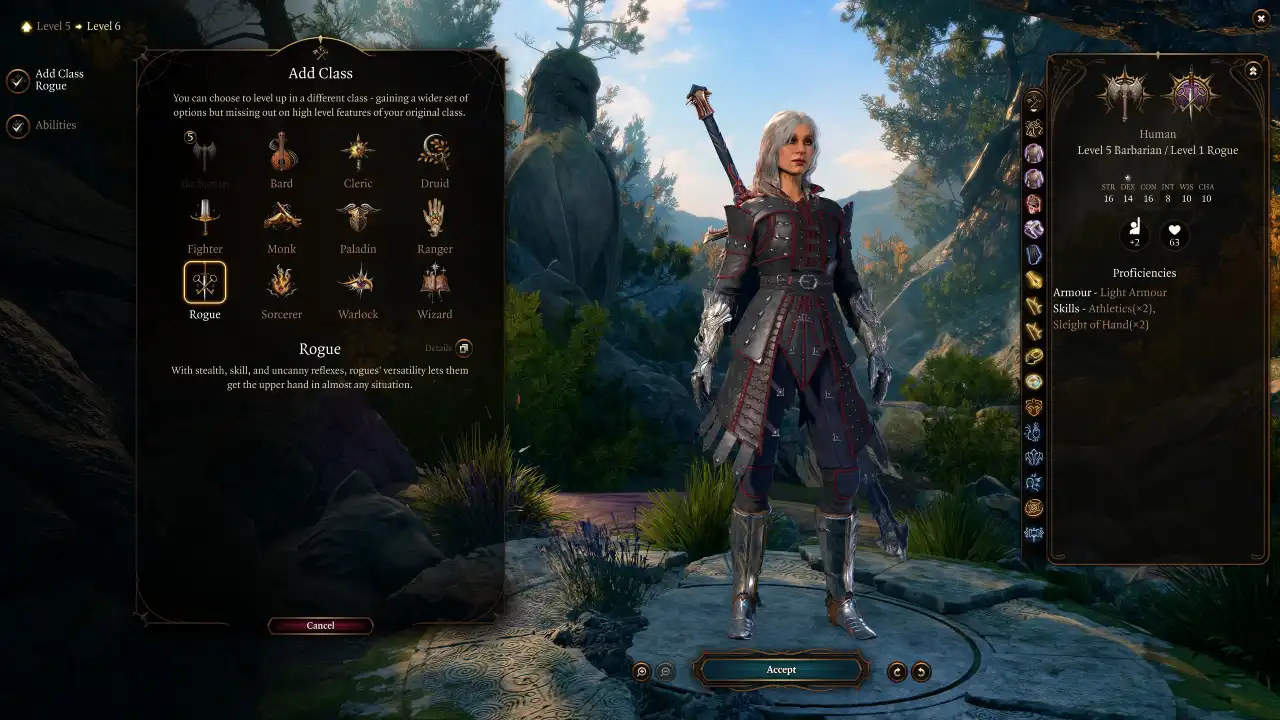The width and height of the screenshot is (1280, 720).
Task: Collapse the character summary panel
Action: coord(1252,70)
